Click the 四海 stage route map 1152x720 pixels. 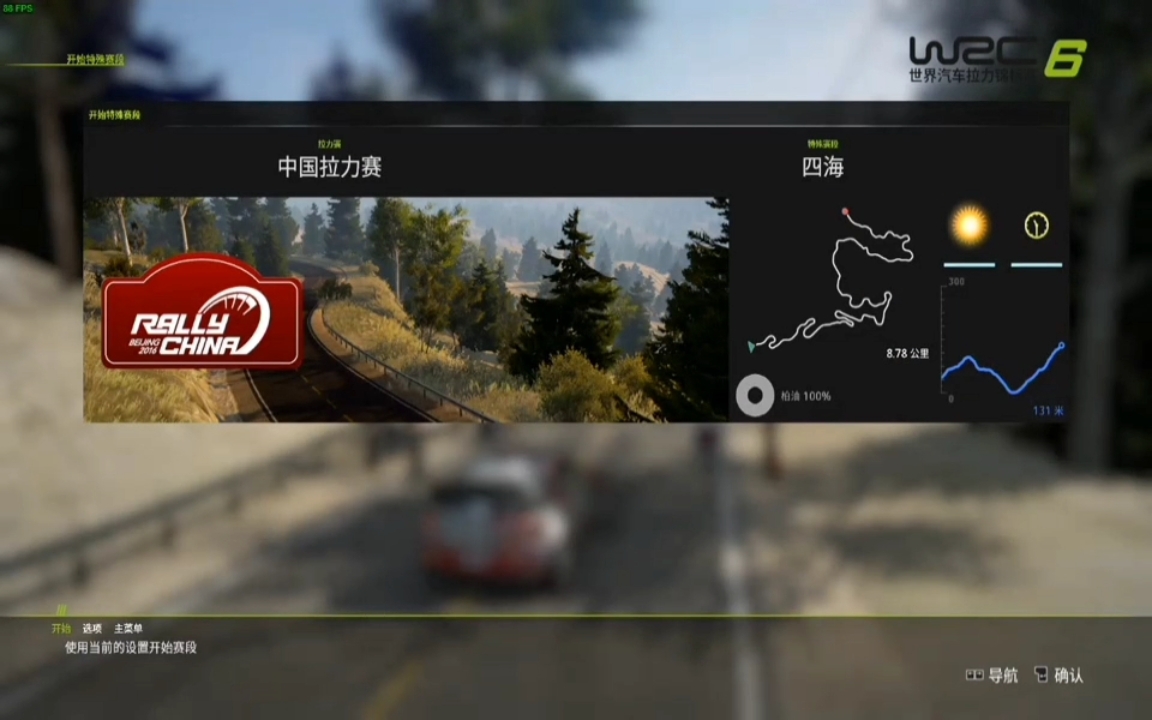(x=833, y=279)
